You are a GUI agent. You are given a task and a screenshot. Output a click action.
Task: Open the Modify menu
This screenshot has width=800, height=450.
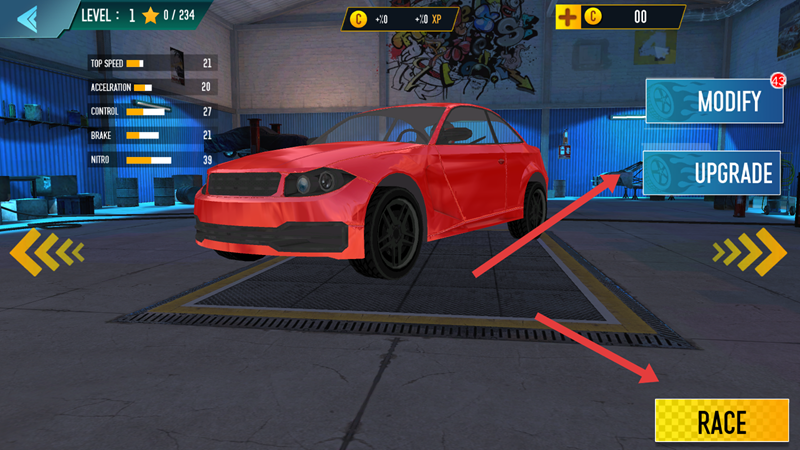[x=711, y=102]
